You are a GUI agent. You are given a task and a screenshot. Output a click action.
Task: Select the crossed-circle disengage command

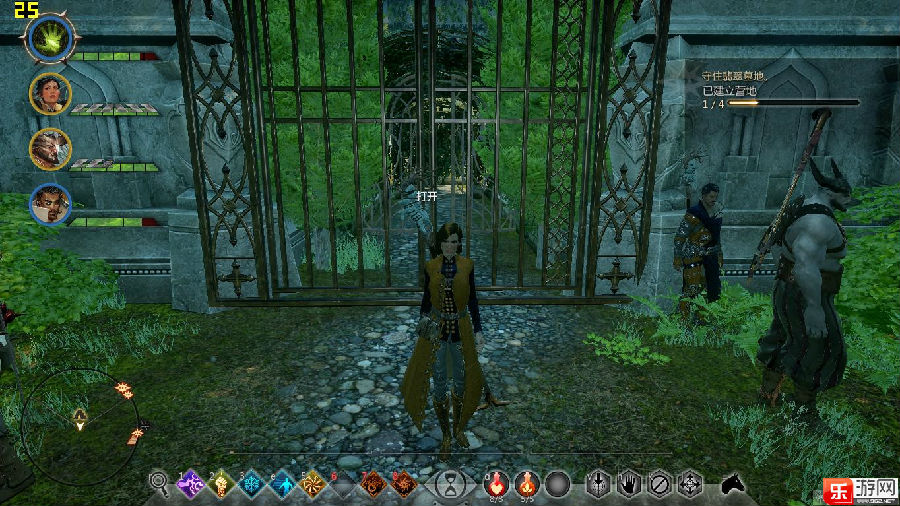coord(659,485)
